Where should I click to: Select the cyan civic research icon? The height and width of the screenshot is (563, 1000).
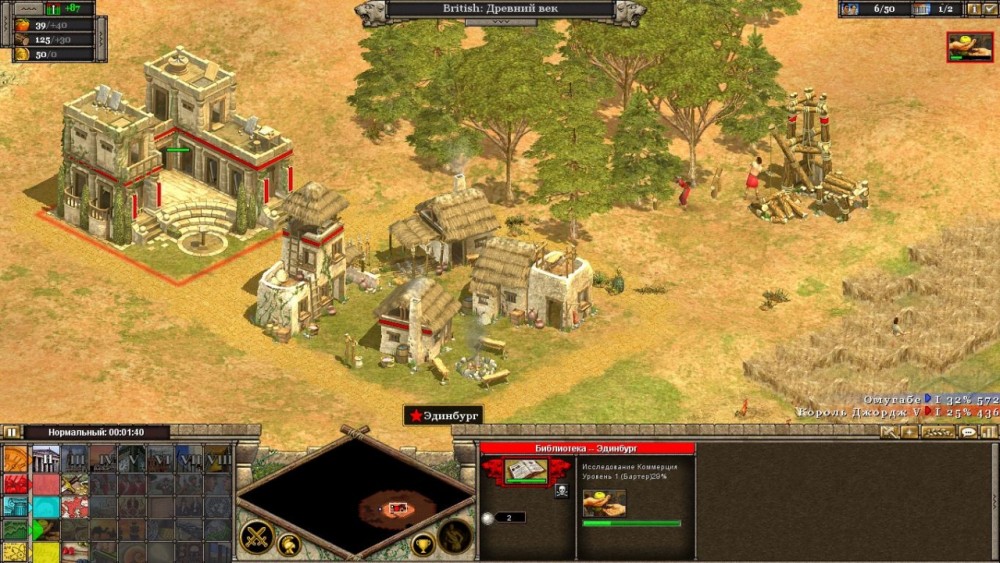[15, 507]
